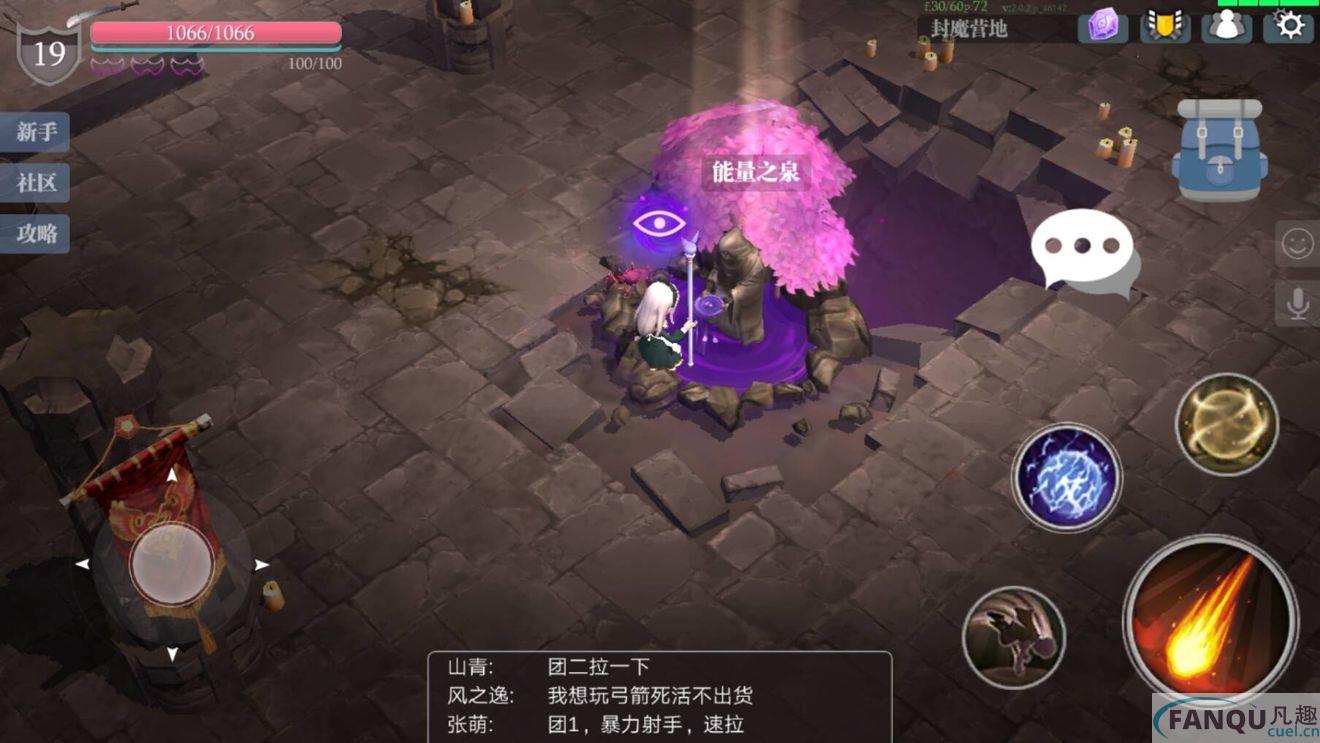The height and width of the screenshot is (743, 1320).
Task: Trigger the dodge roll skill
Action: 1013,637
